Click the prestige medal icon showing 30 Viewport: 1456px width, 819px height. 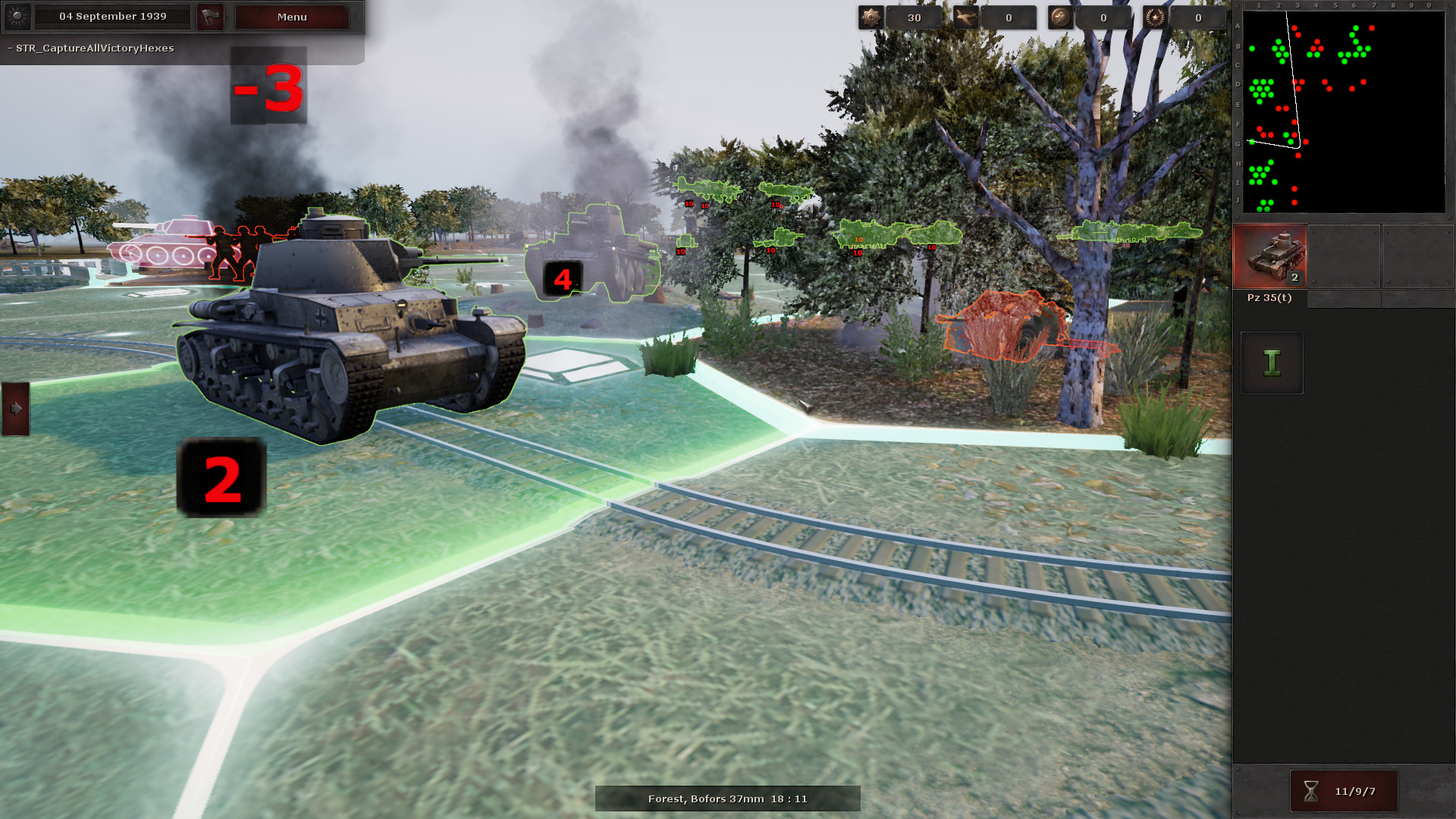click(x=870, y=17)
